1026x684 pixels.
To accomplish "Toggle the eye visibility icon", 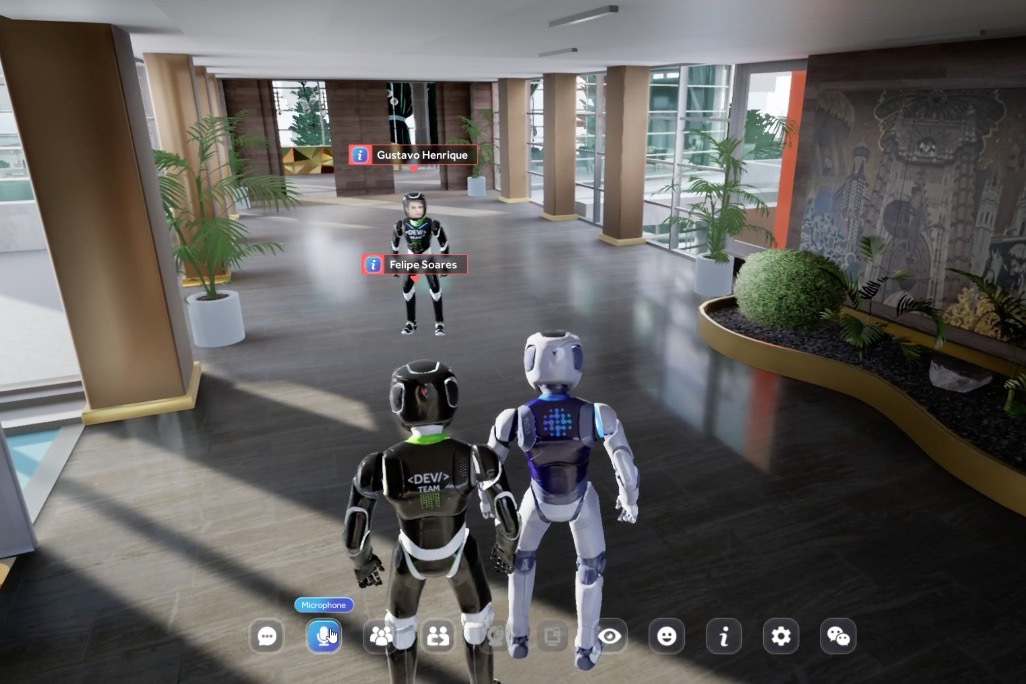I will 609,636.
